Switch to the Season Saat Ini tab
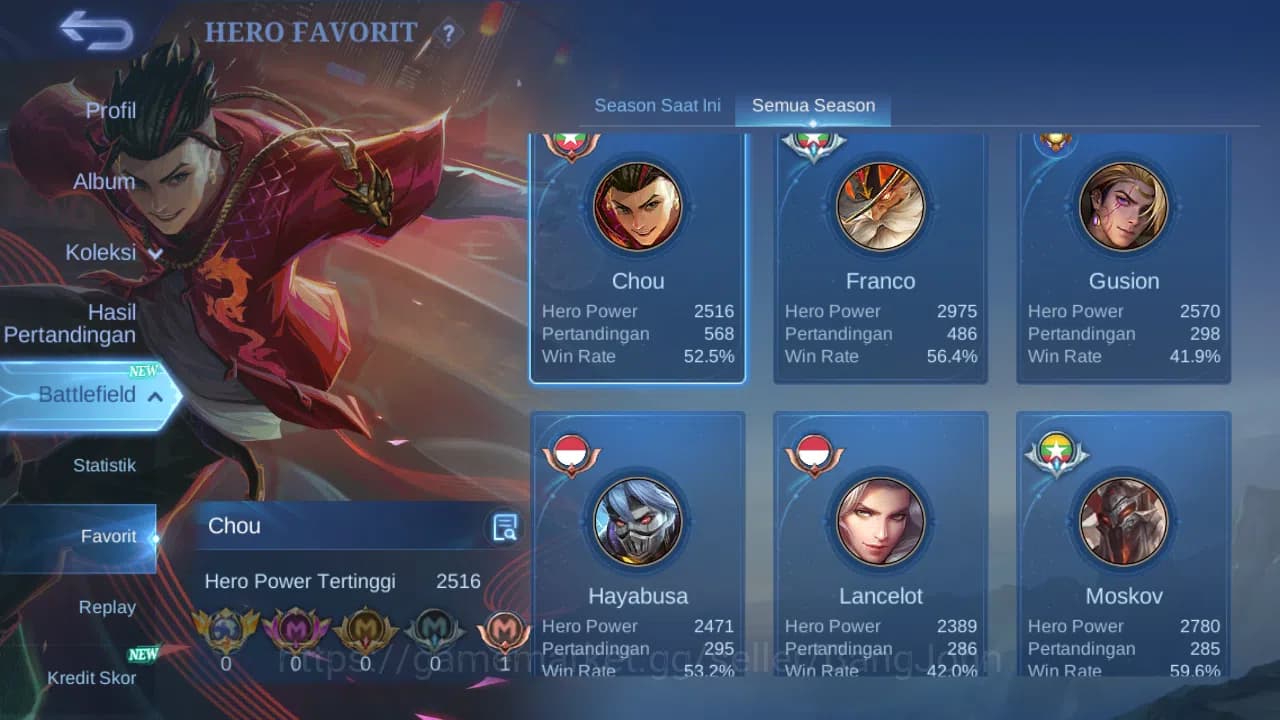The image size is (1280, 720). [x=657, y=105]
